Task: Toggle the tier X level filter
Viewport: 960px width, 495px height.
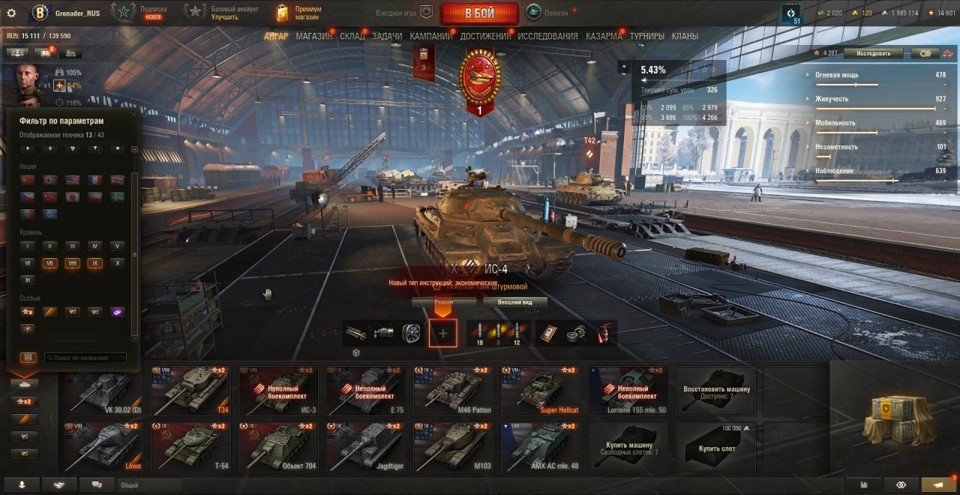Action: point(118,263)
